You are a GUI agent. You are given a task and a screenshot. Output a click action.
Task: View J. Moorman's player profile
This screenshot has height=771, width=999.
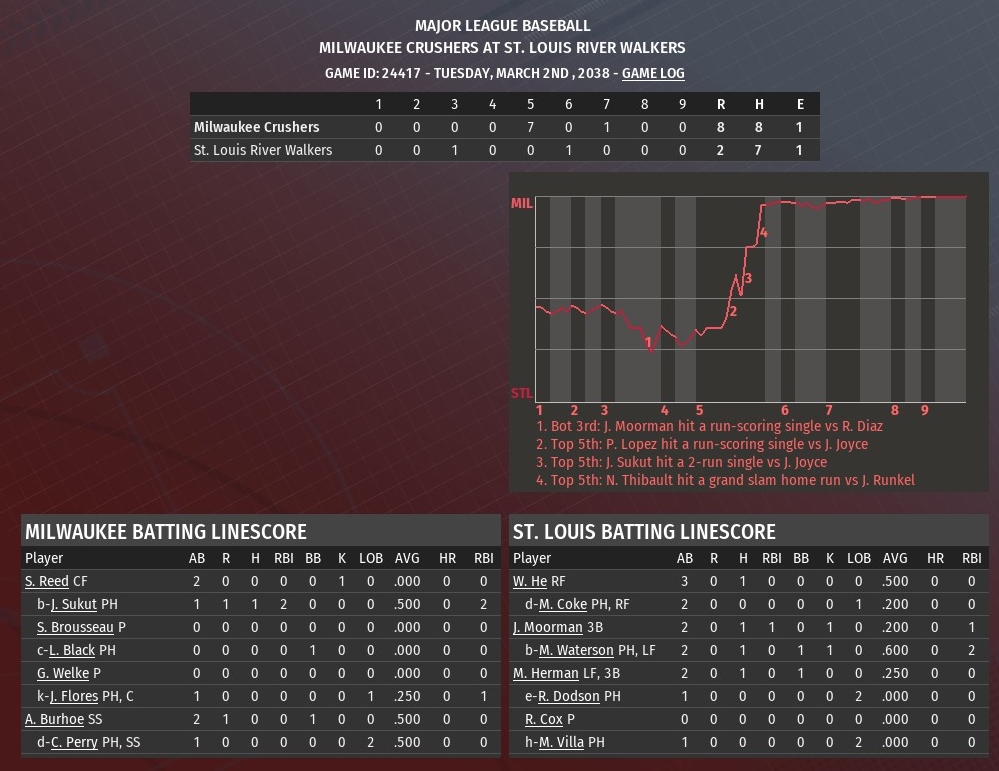548,627
